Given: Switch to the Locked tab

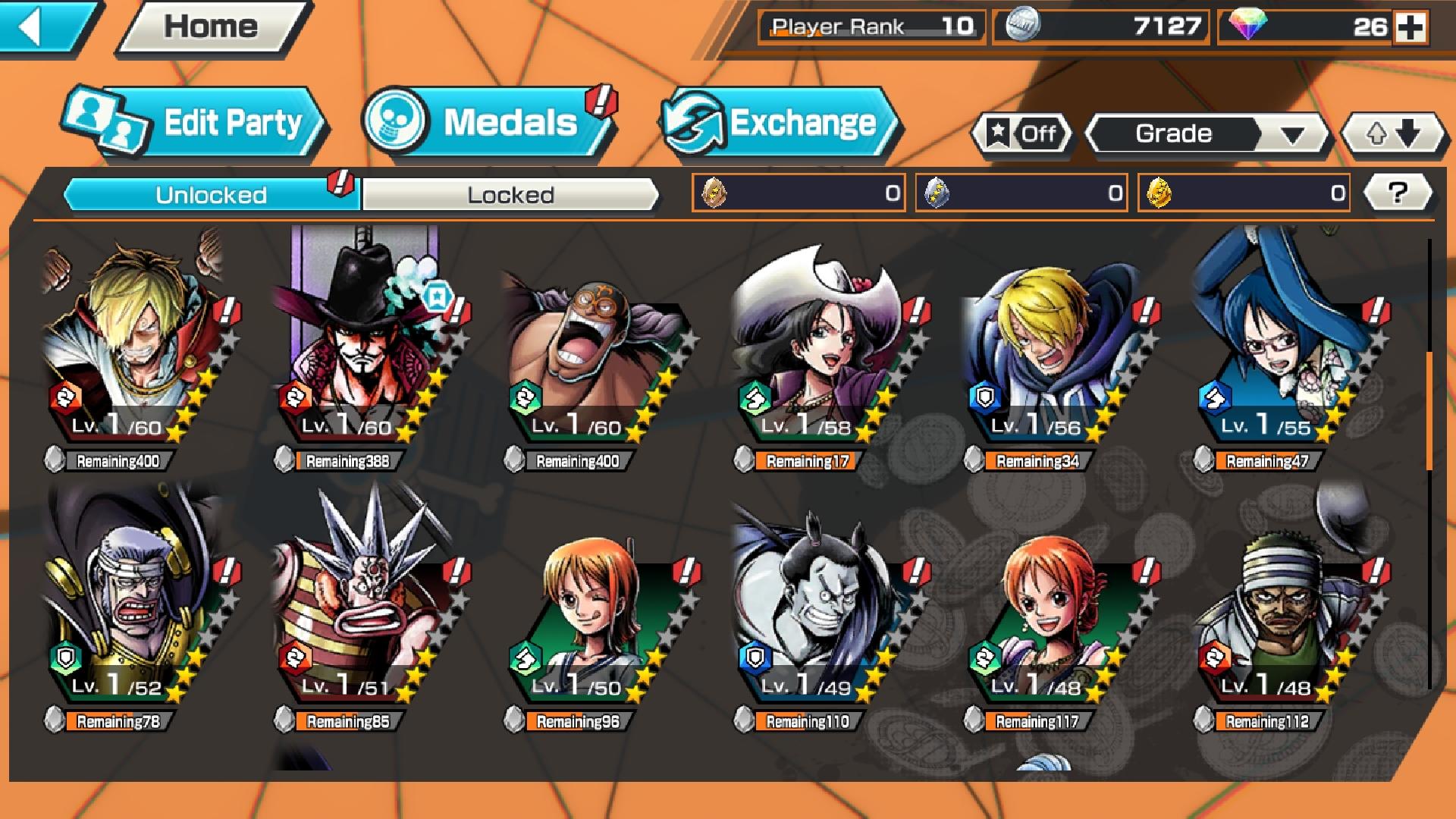Looking at the screenshot, I should (510, 195).
